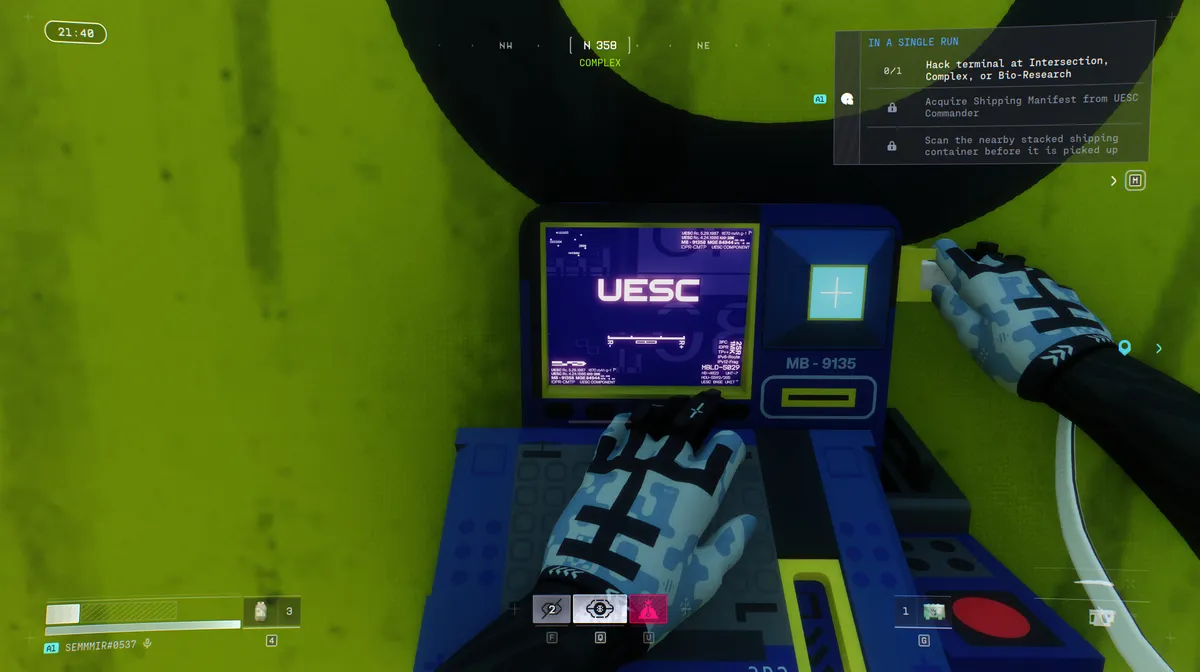Click the white helmet icon beside objectives

click(848, 99)
